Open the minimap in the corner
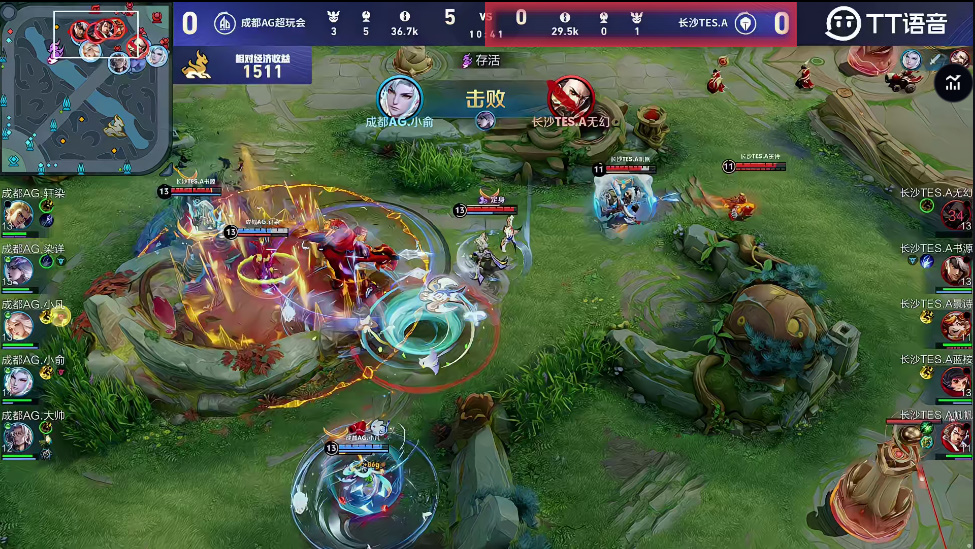The height and width of the screenshot is (549, 975). [x=85, y=88]
